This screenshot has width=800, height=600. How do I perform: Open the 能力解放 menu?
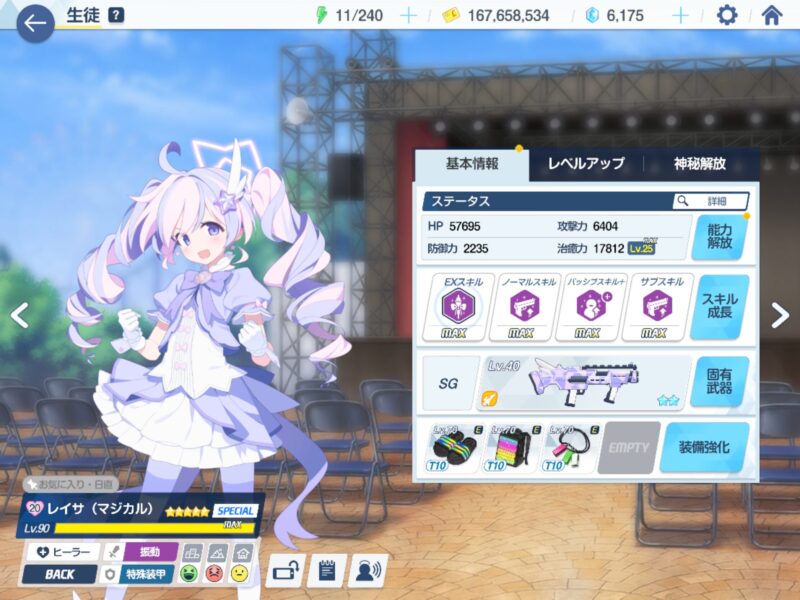point(719,236)
